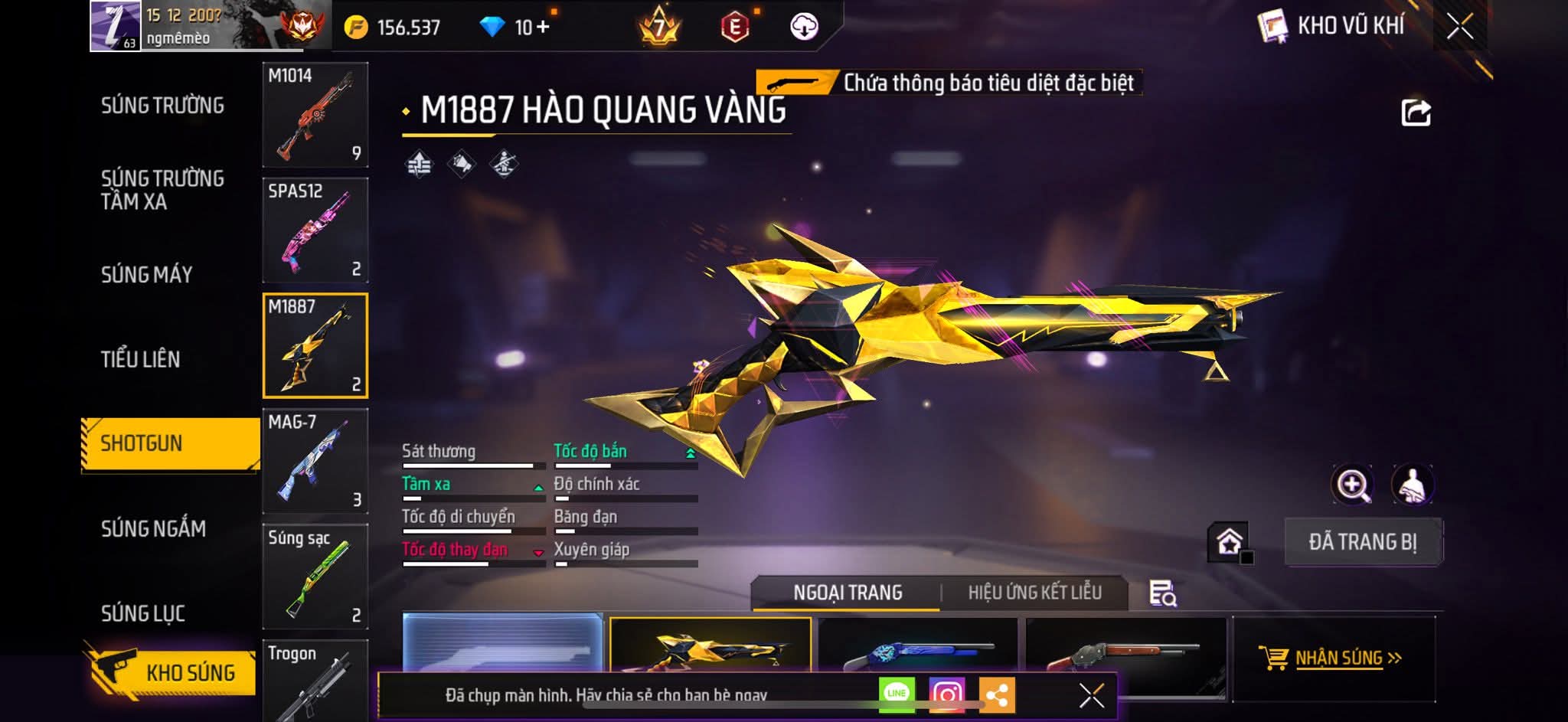Select the SPAS12 weapon tile
The height and width of the screenshot is (722, 1568).
315,230
